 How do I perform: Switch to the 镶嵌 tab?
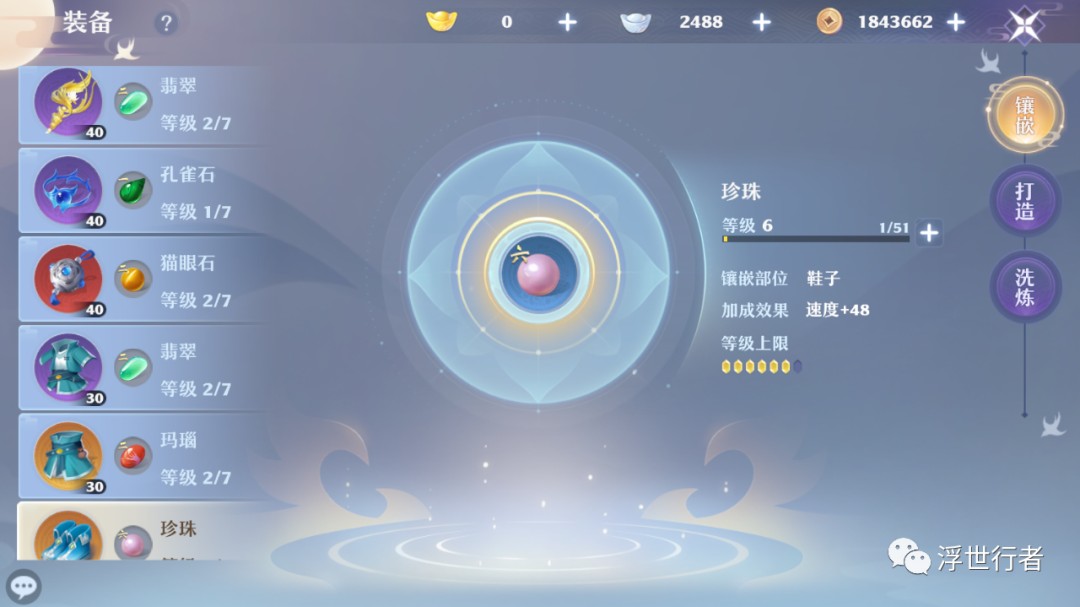(1024, 115)
